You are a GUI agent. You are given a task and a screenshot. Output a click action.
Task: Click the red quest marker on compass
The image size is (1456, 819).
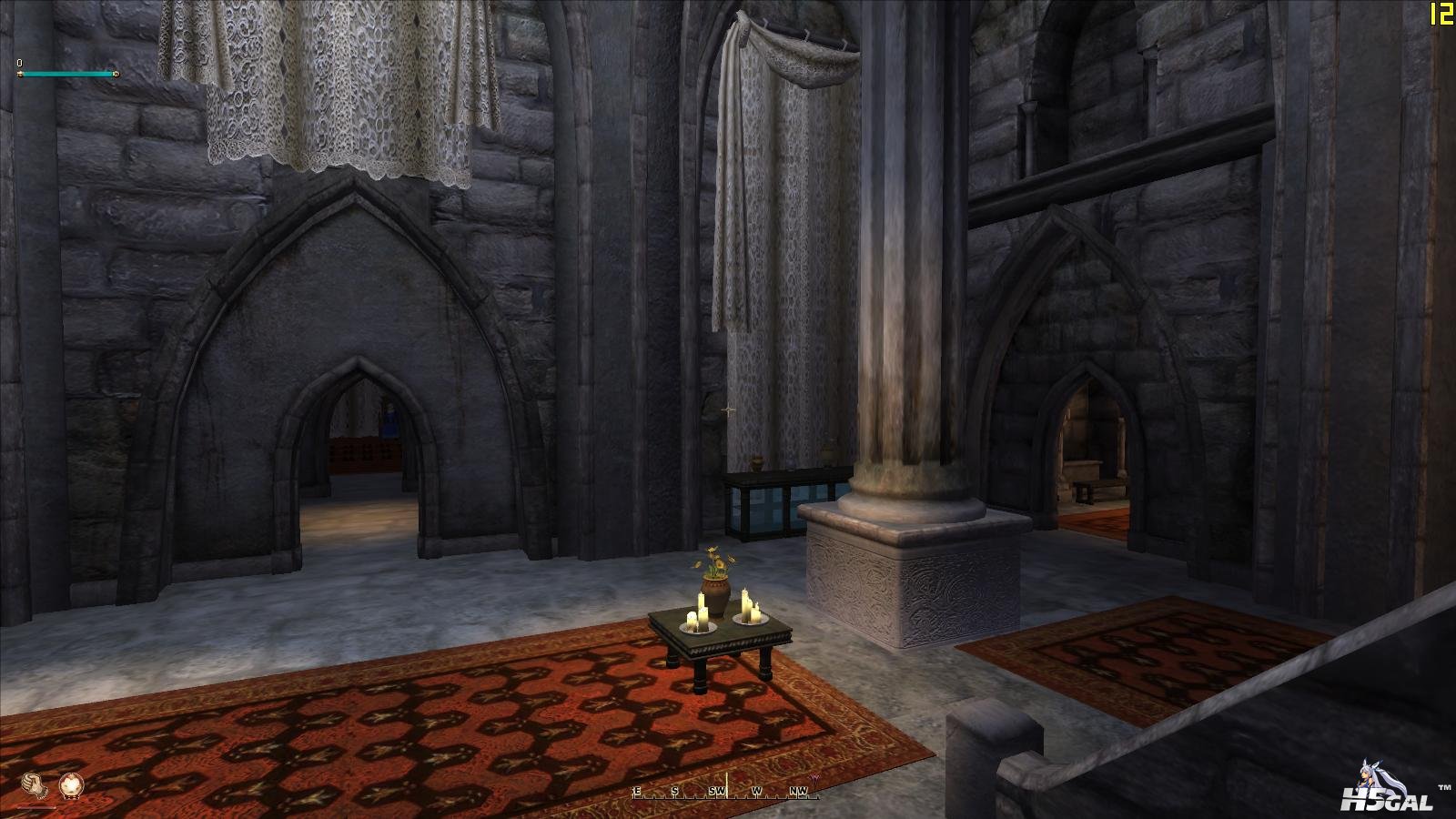pos(815,780)
